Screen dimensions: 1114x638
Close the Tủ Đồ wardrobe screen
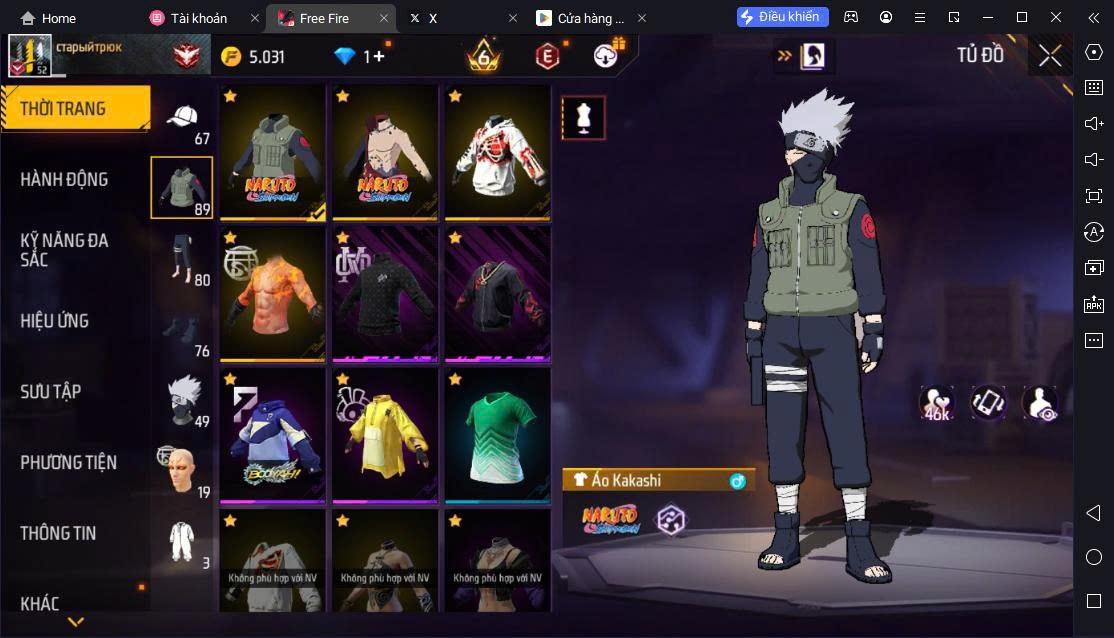tap(1049, 56)
